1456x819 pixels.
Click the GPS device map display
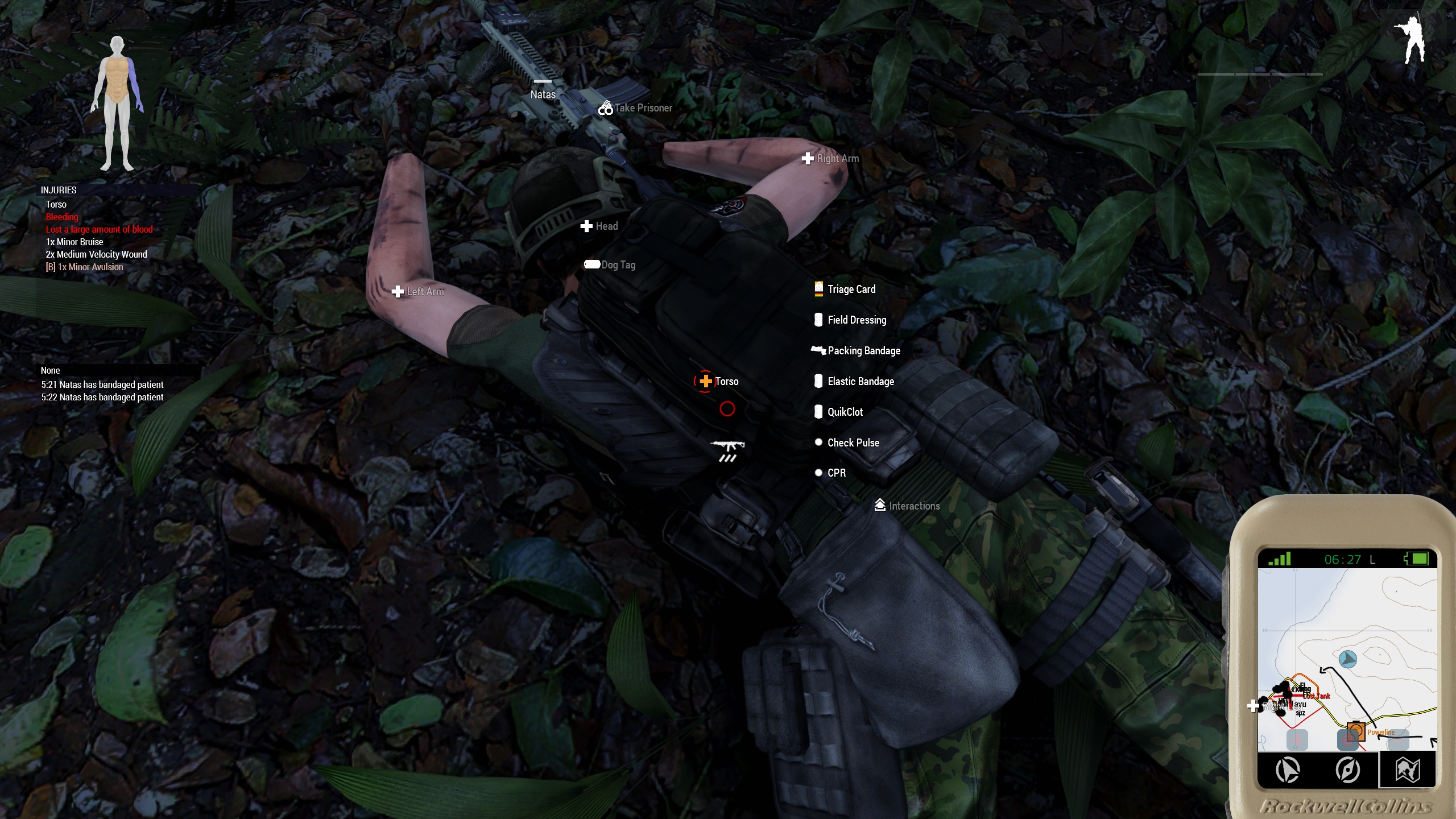pyautogui.click(x=1347, y=659)
